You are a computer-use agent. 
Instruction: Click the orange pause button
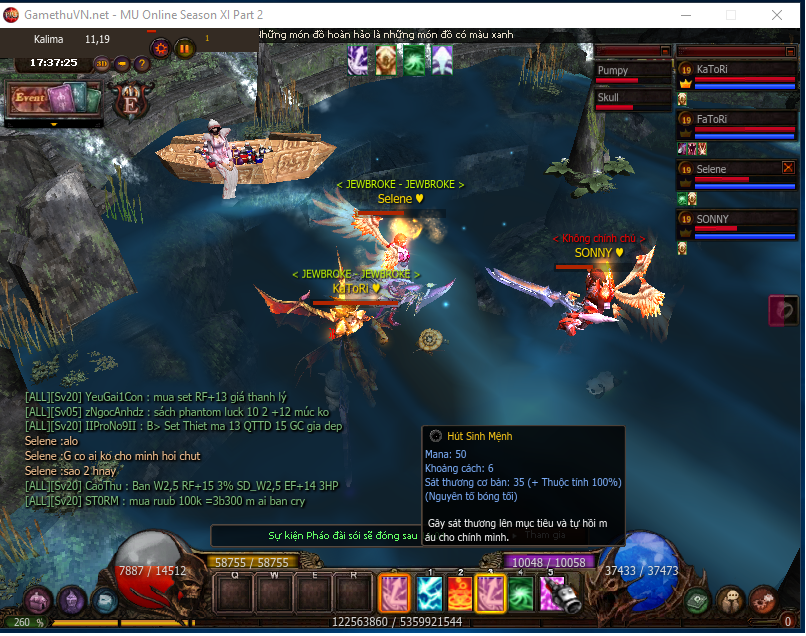click(x=184, y=48)
